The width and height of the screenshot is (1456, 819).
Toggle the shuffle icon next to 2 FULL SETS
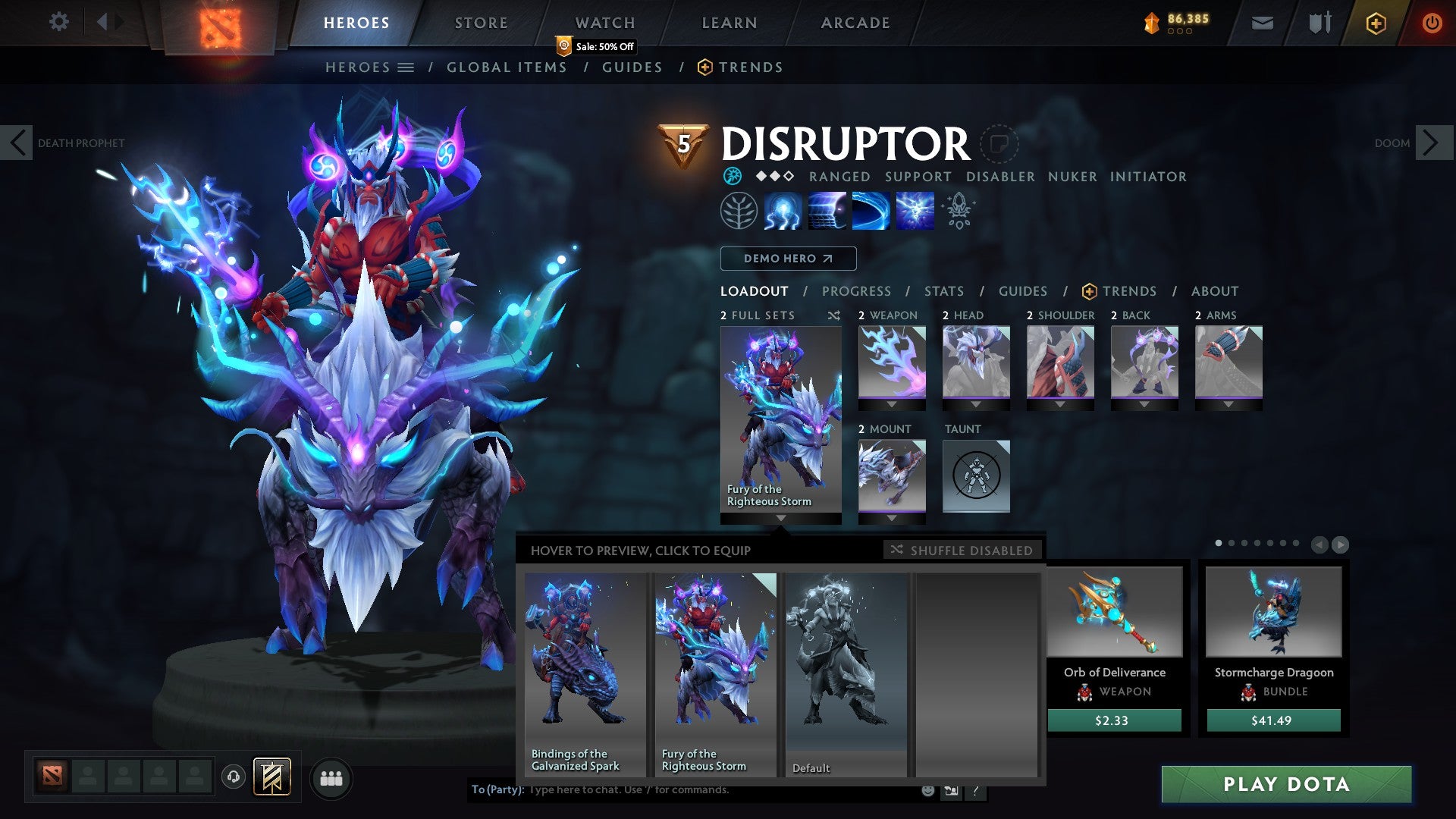click(x=833, y=315)
